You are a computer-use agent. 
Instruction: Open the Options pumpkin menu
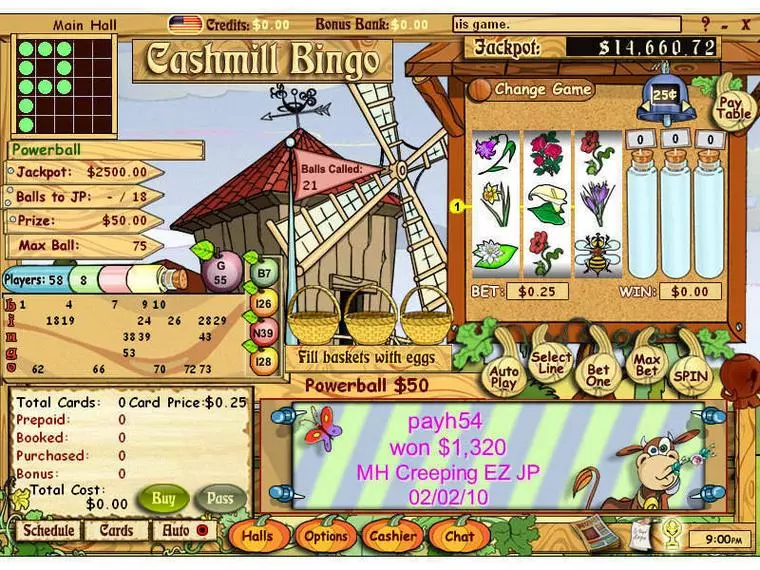(326, 536)
